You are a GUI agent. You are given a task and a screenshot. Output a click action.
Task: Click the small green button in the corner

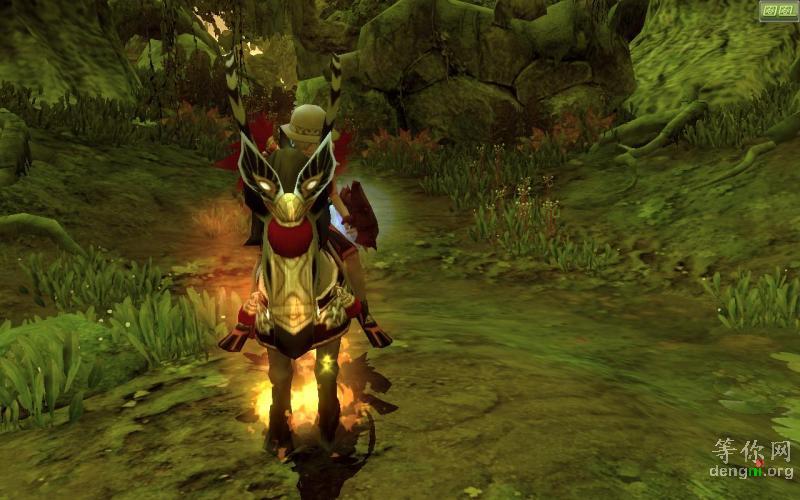(x=777, y=11)
